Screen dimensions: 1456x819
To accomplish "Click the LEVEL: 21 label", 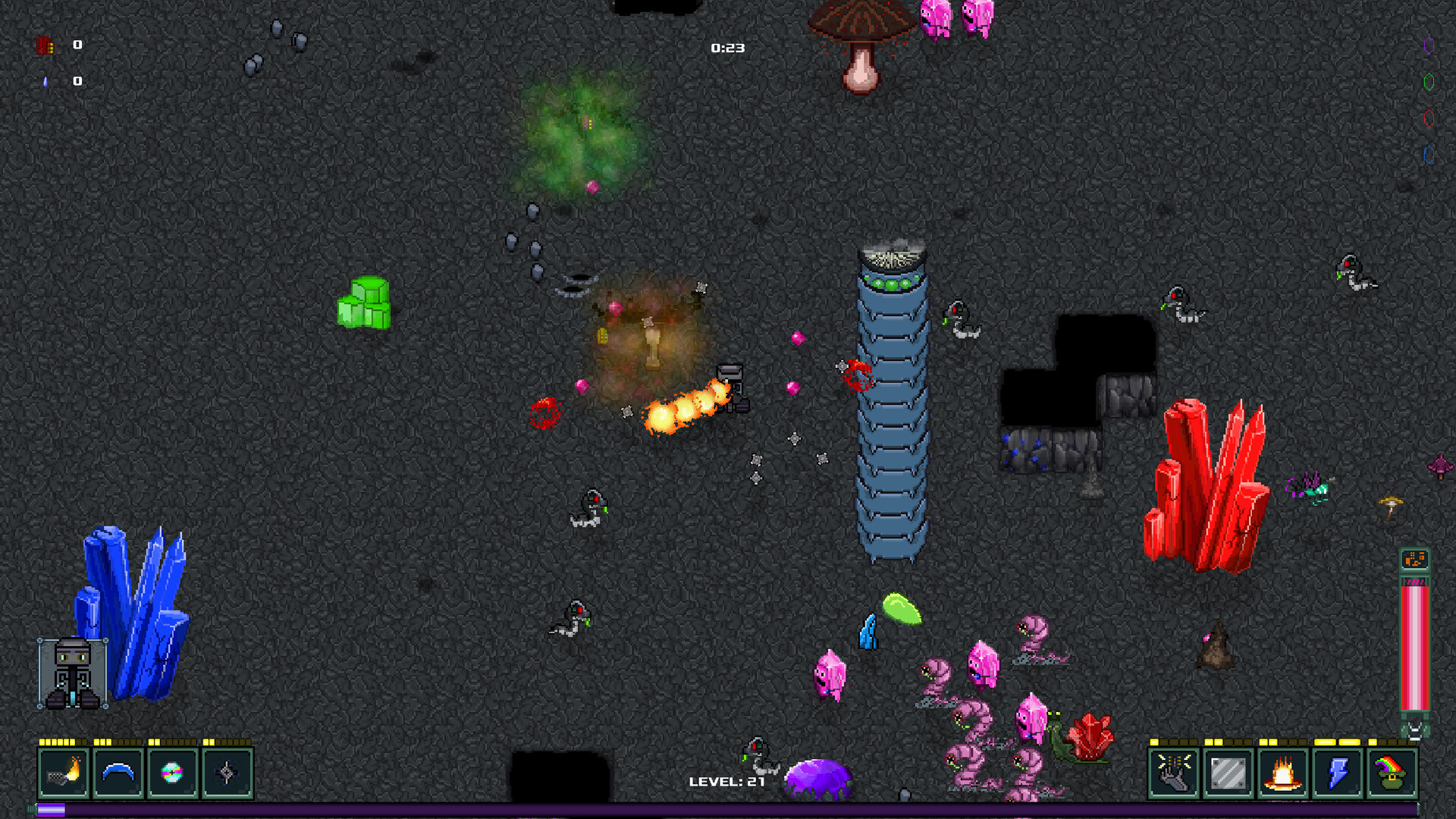I will click(x=726, y=781).
